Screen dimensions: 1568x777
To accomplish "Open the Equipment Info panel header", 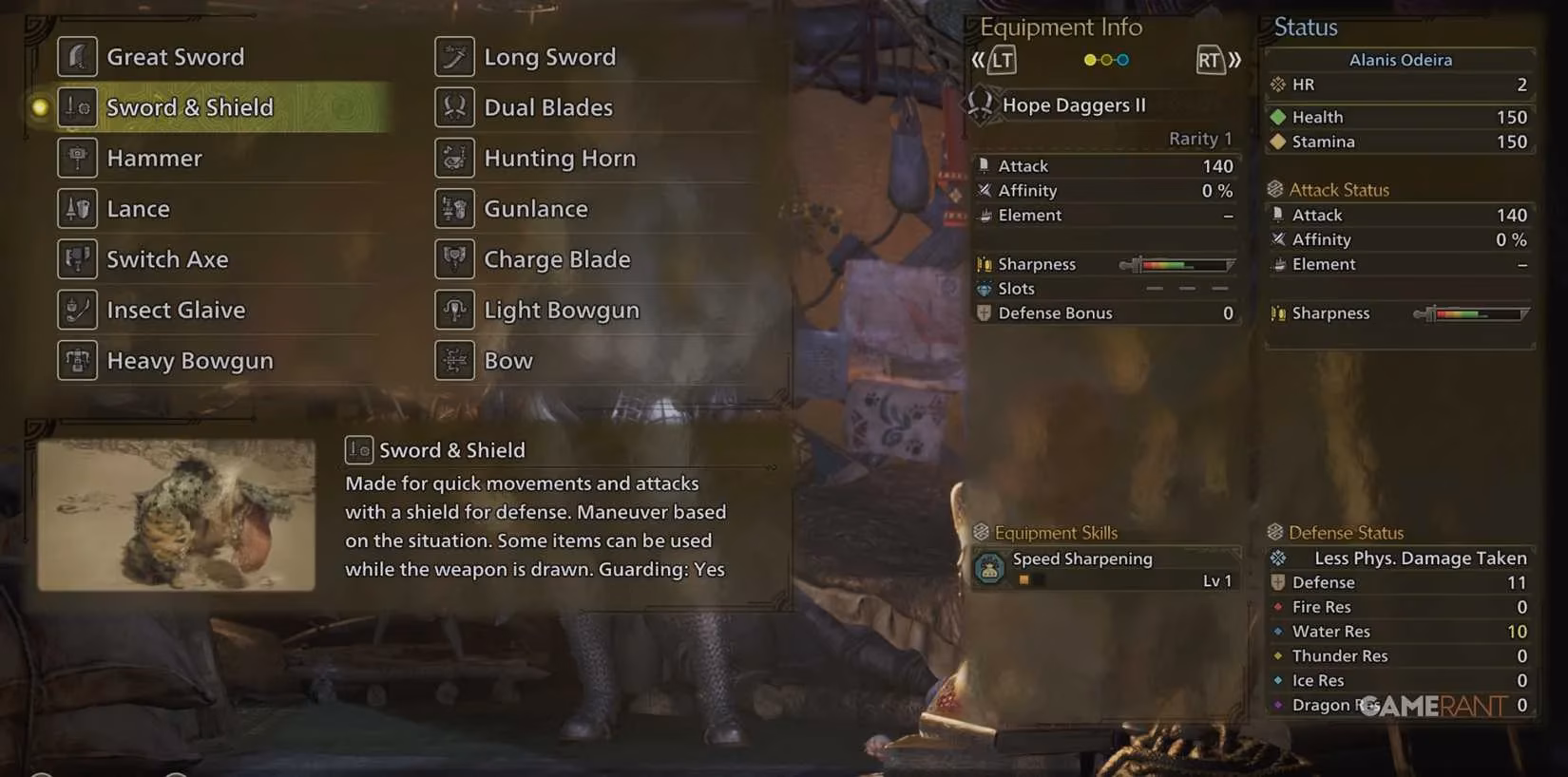I will (1060, 28).
